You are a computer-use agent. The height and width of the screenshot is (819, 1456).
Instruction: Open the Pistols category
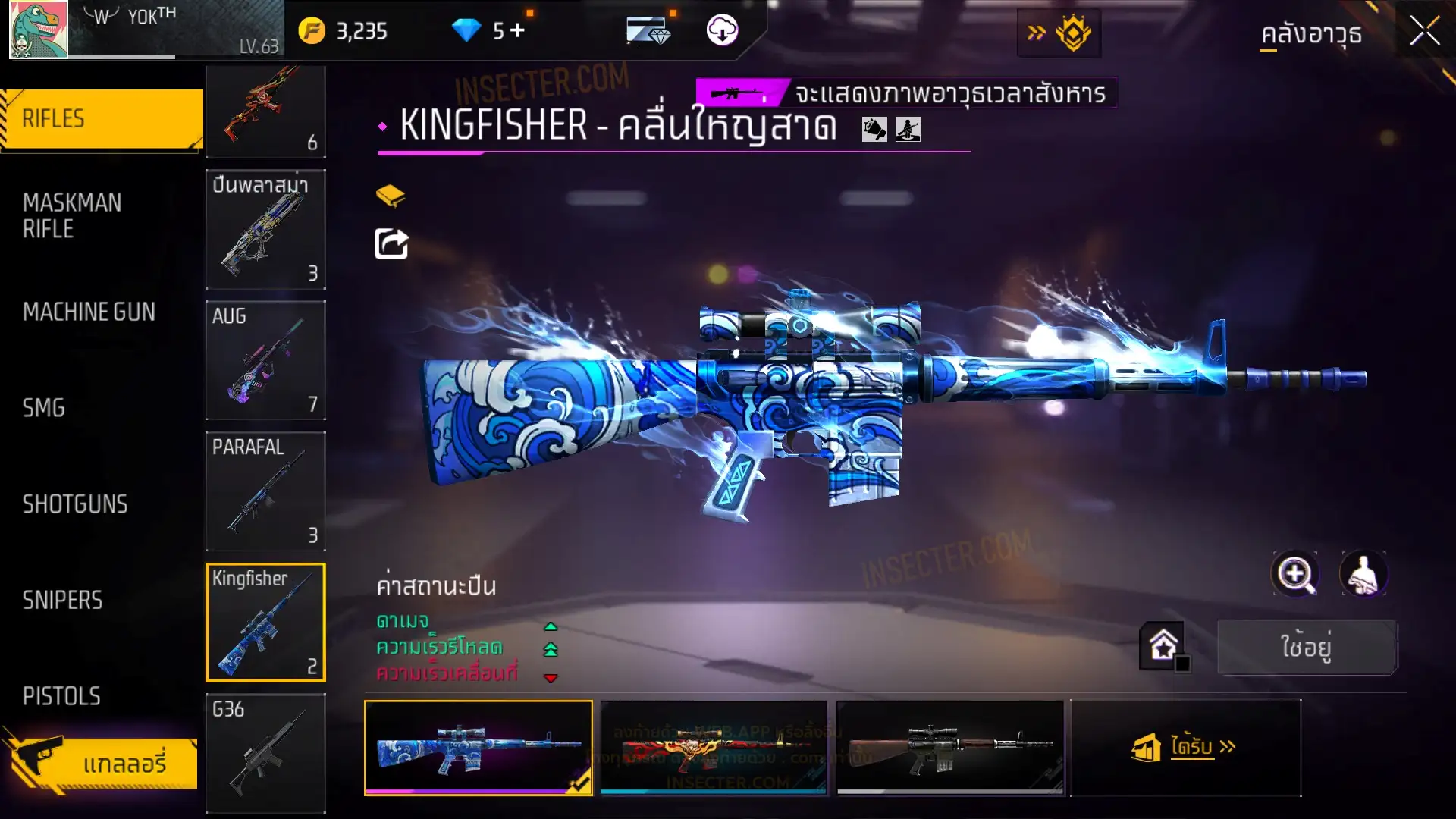[x=61, y=696]
